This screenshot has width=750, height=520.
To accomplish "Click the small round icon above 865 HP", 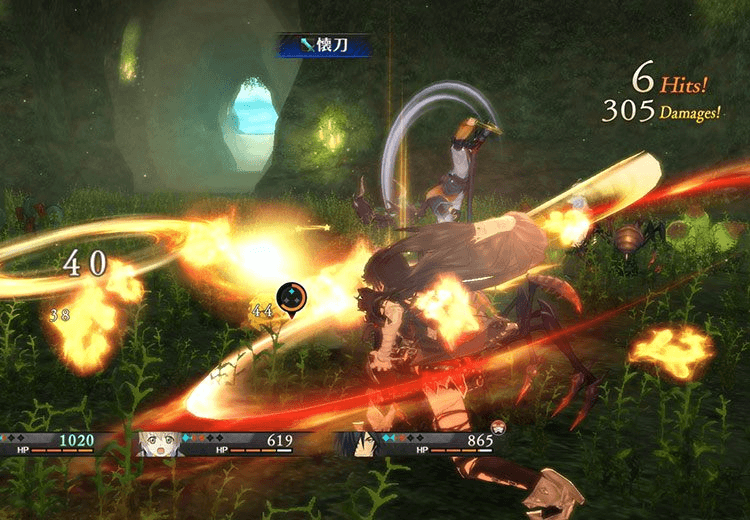I will tap(497, 427).
